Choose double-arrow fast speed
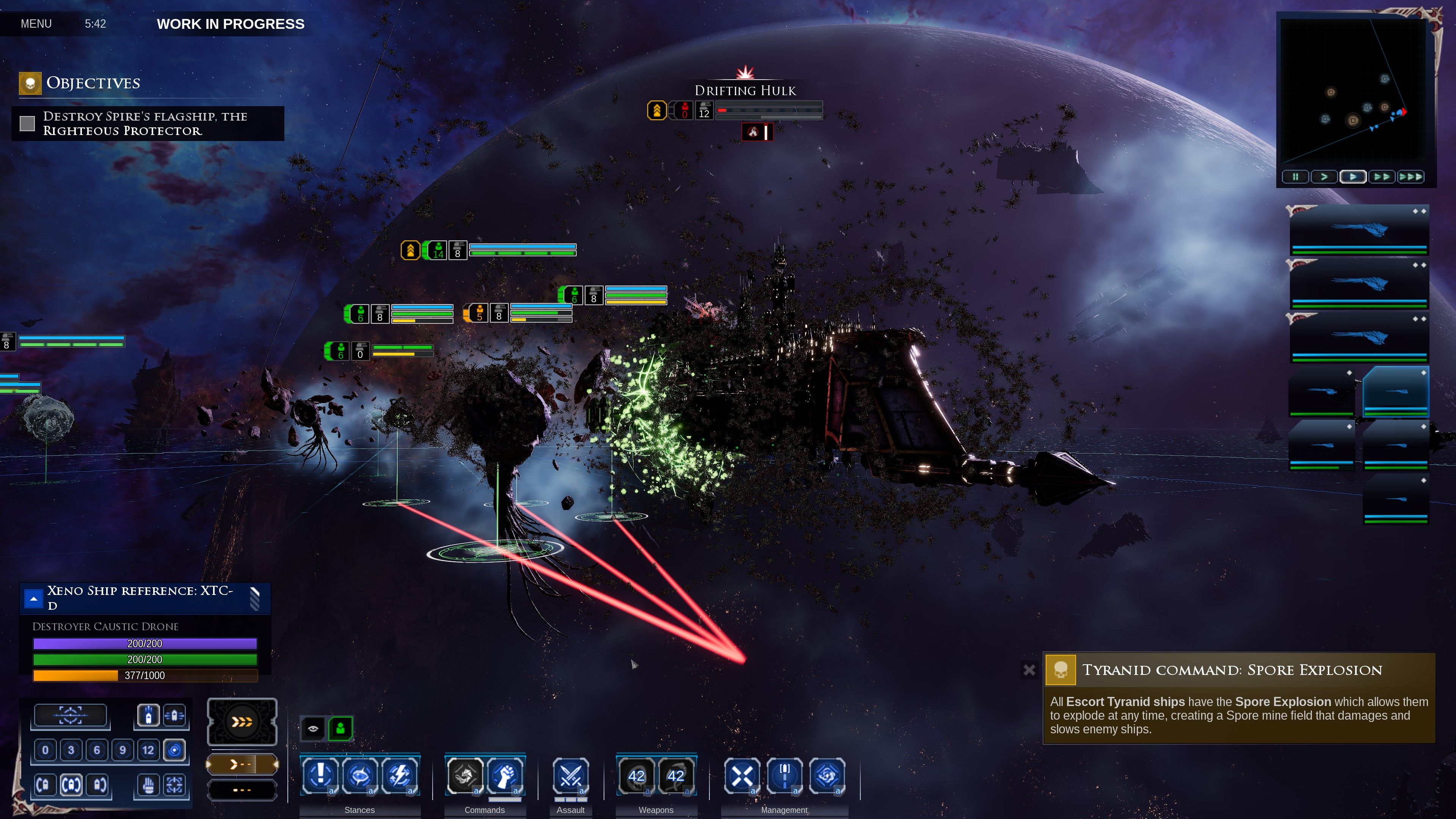The height and width of the screenshot is (819, 1456). click(1381, 177)
